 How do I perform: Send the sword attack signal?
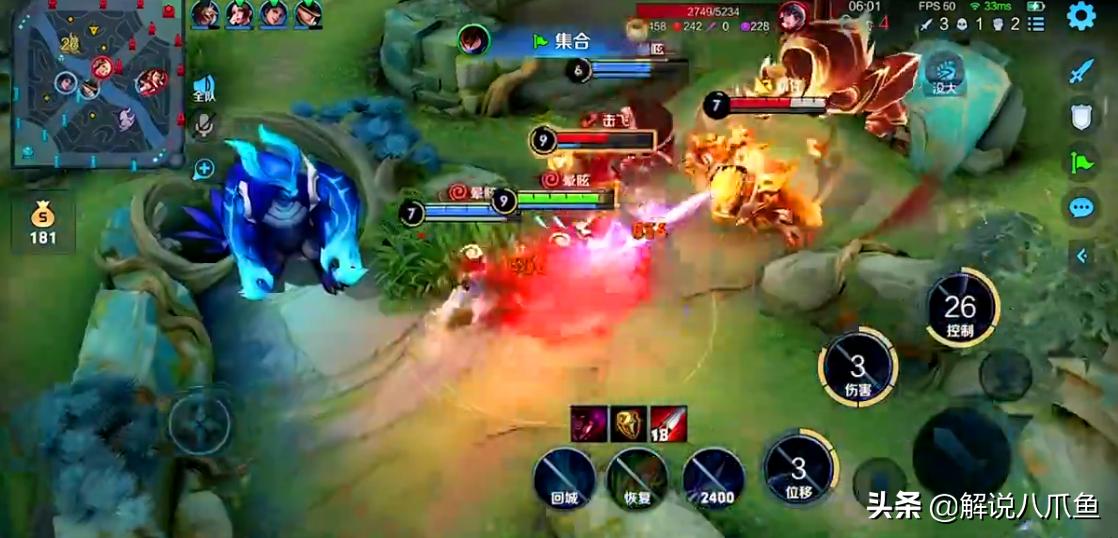1081,71
